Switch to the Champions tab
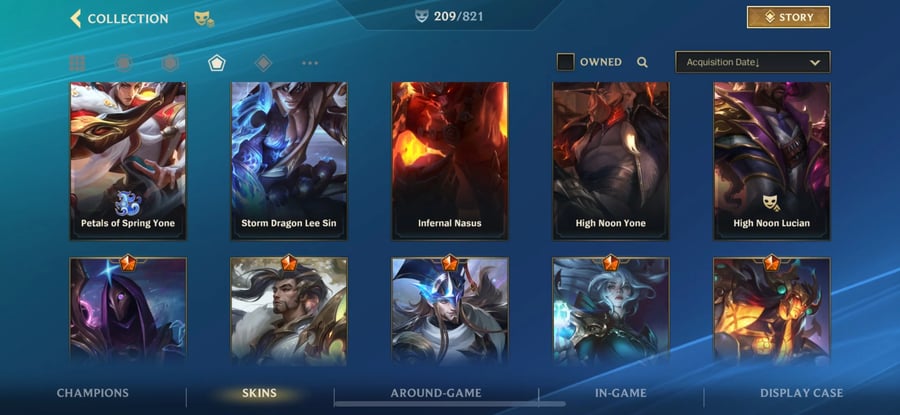The height and width of the screenshot is (415, 900). tap(93, 393)
